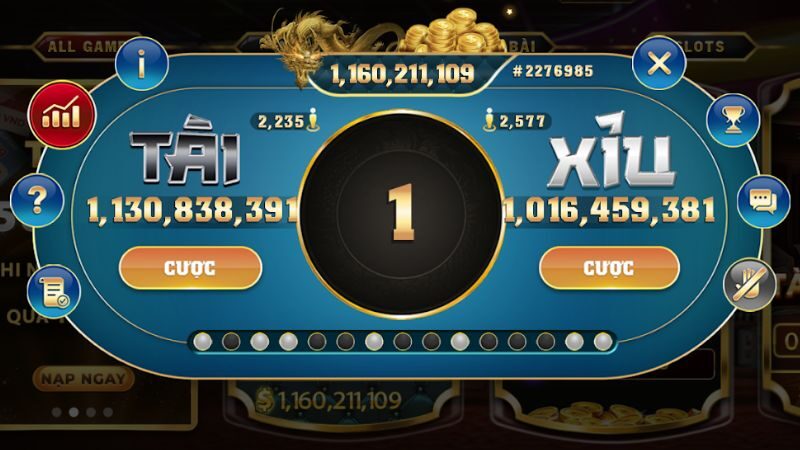
Task: Place a bet on Tài with Cược
Action: 190,267
